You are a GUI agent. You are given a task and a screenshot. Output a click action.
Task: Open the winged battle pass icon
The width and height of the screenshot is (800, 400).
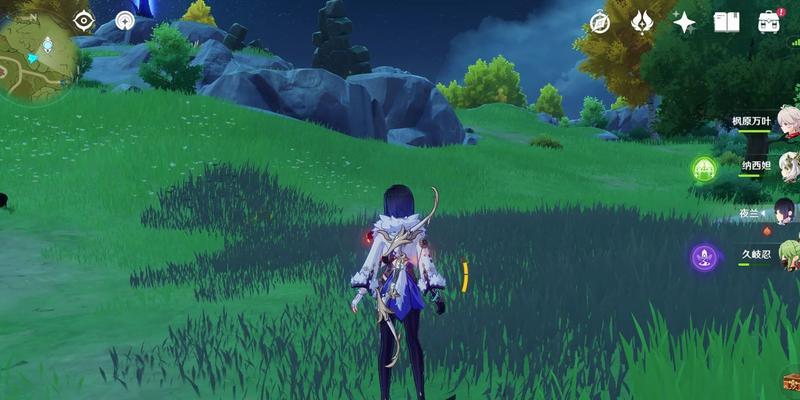[642, 22]
